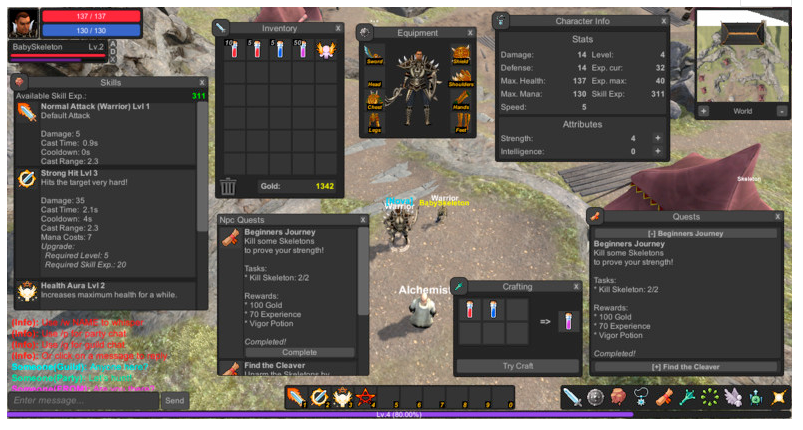The image size is (803, 430).
Task: Click the inventory trash can
Action: click(x=229, y=186)
